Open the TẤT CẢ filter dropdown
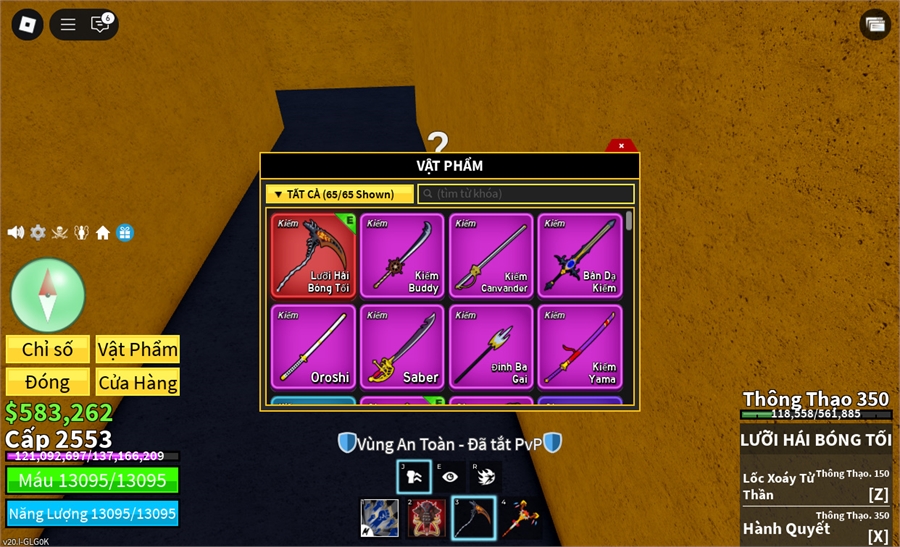This screenshot has height=547, width=900. 339,194
